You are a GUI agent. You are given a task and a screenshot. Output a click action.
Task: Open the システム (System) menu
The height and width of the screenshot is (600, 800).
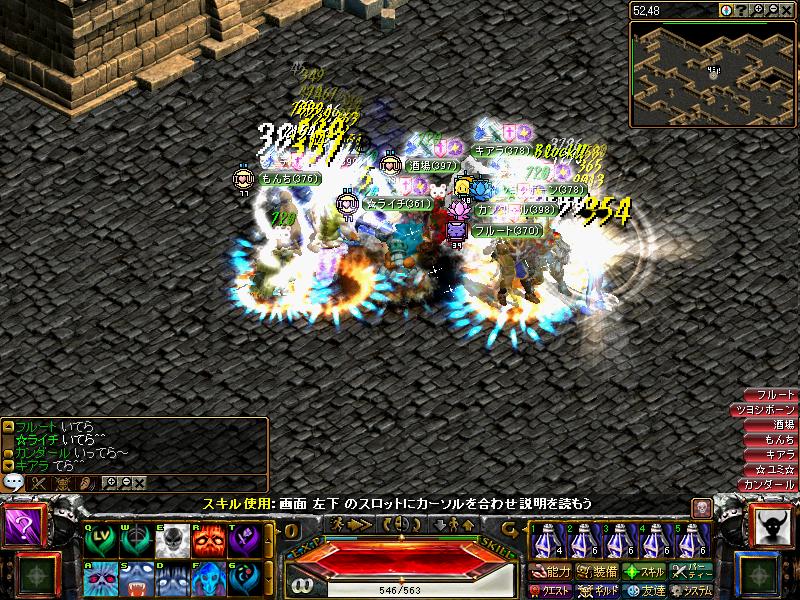(690, 590)
